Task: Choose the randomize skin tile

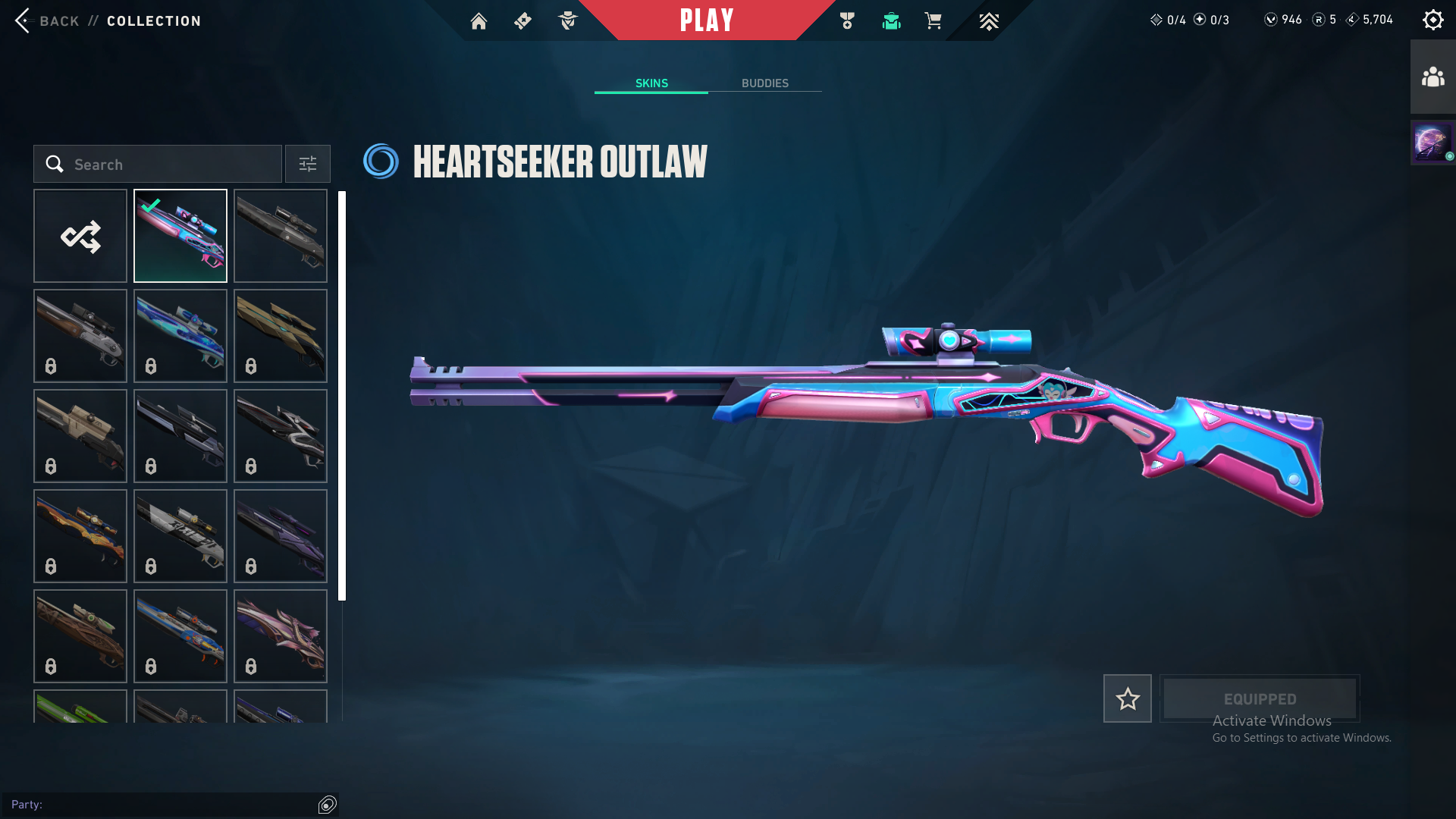Action: pyautogui.click(x=80, y=236)
